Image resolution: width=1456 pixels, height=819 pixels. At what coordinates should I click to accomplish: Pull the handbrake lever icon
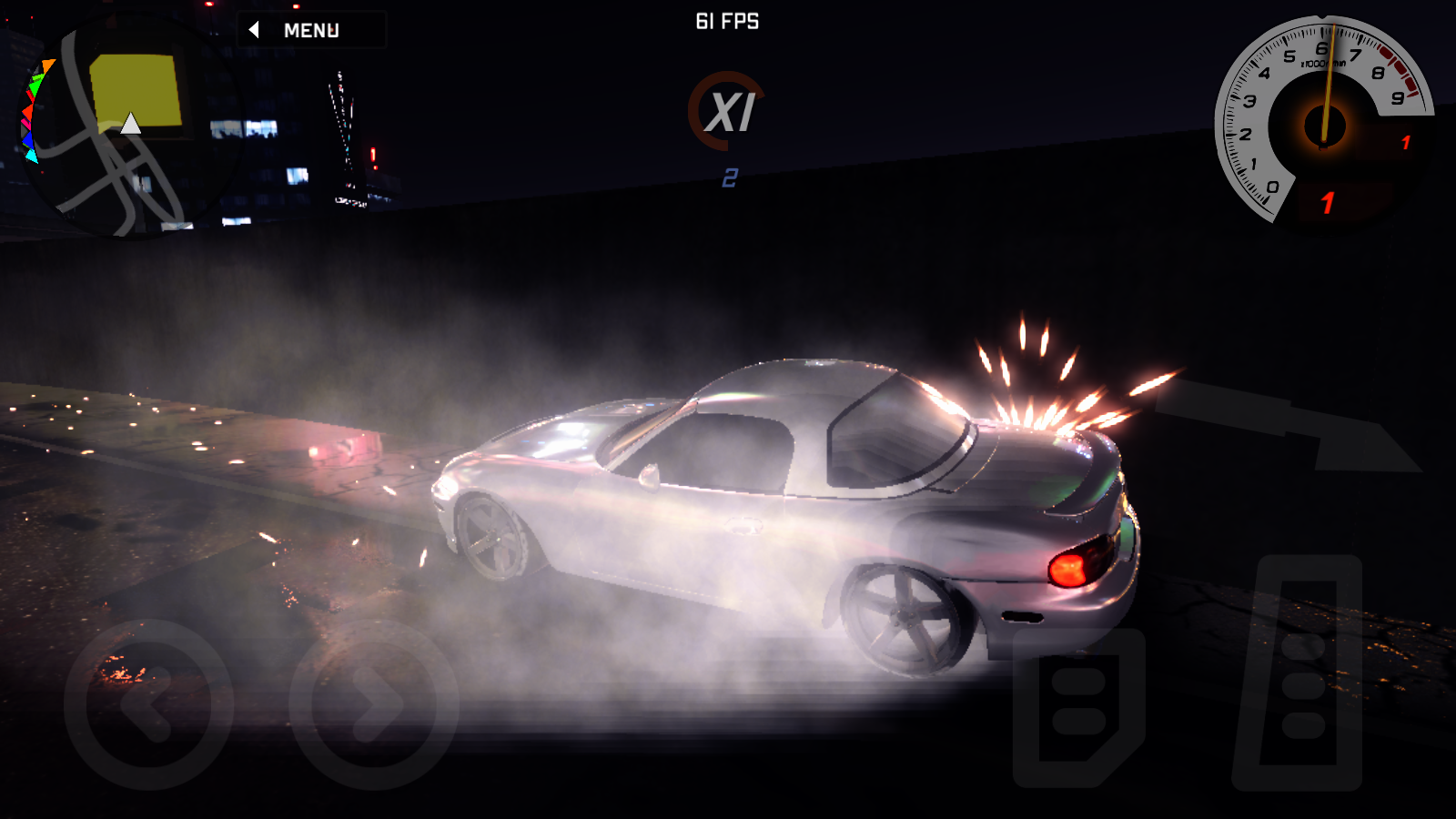[1292, 423]
